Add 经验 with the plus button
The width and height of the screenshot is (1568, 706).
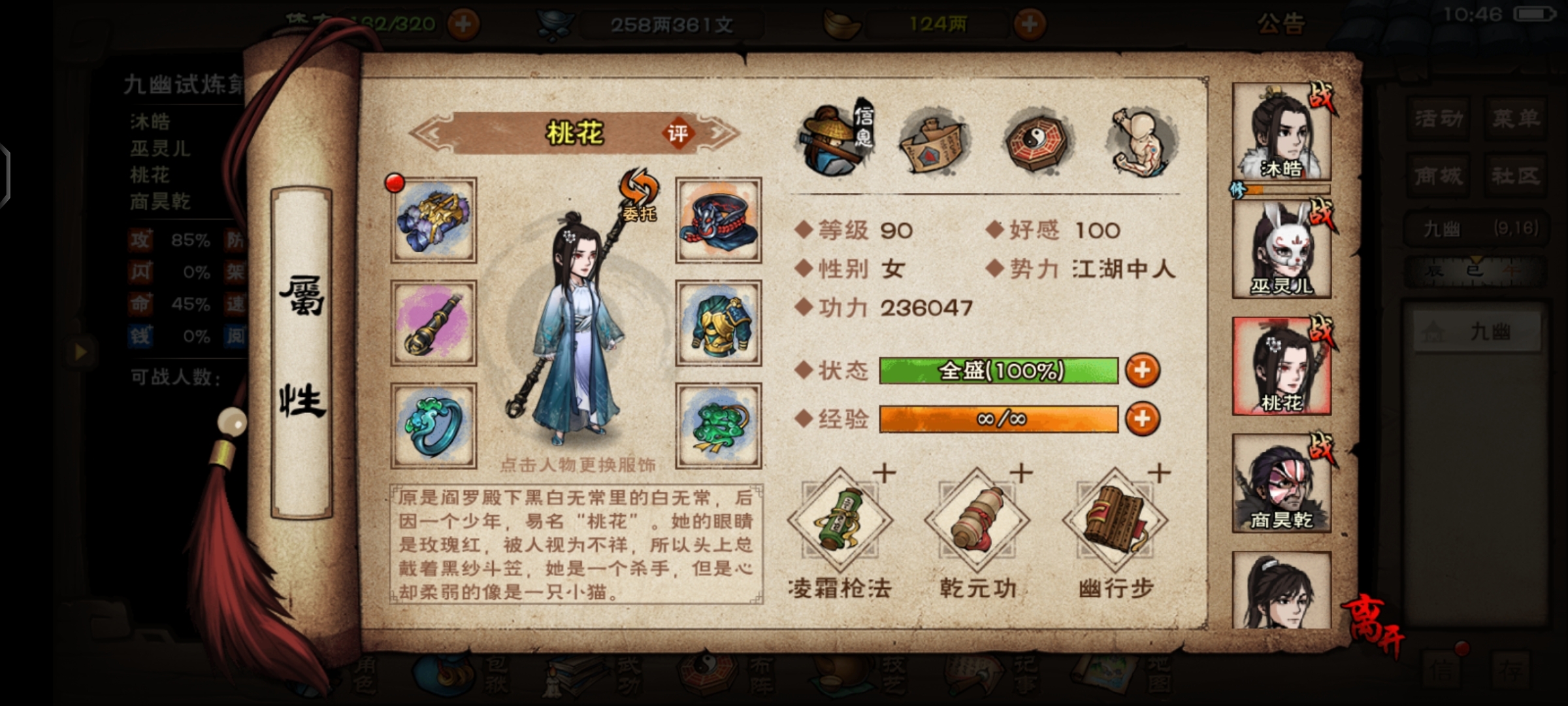click(1142, 419)
